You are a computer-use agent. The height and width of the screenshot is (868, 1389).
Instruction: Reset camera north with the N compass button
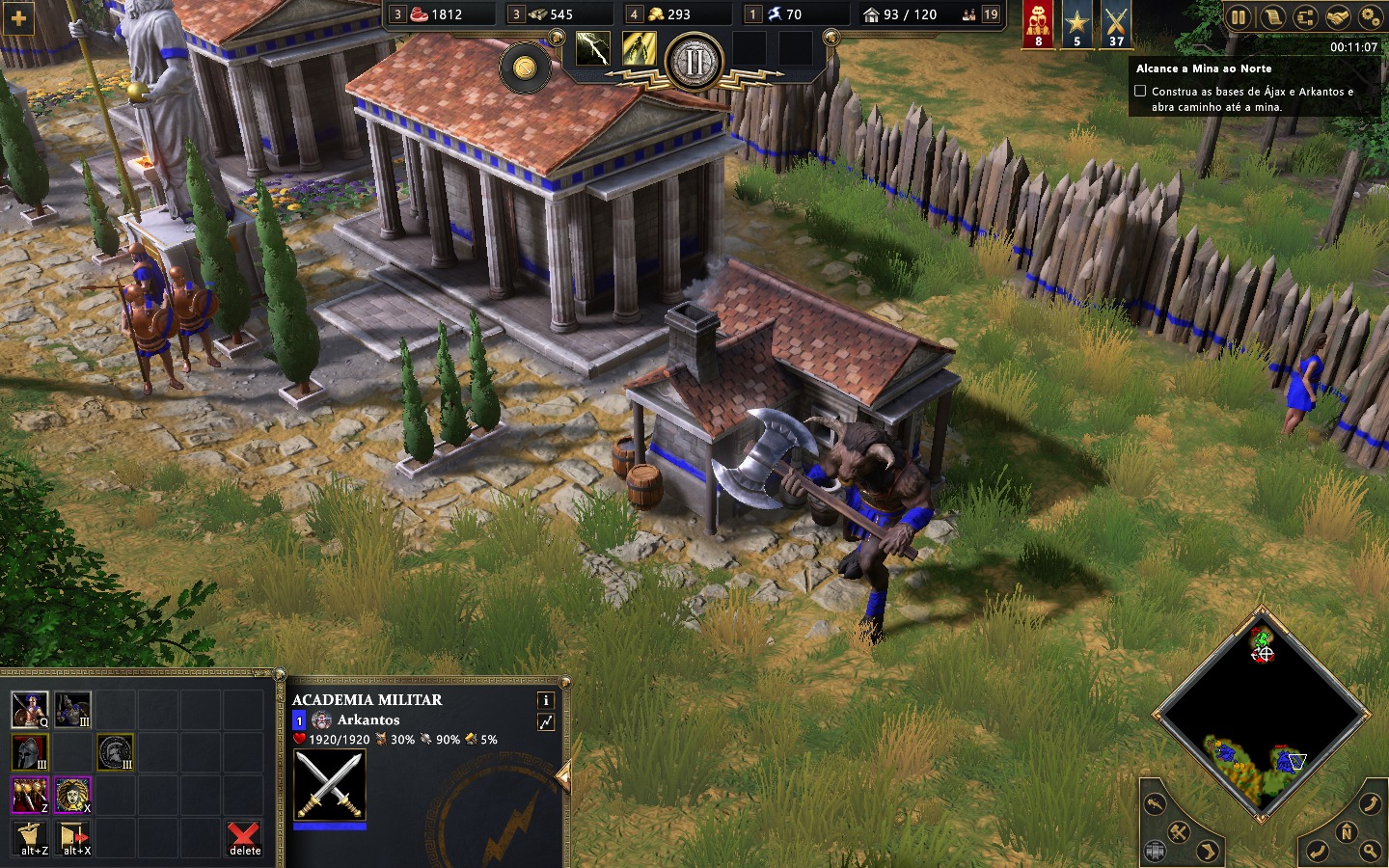pyautogui.click(x=1347, y=832)
